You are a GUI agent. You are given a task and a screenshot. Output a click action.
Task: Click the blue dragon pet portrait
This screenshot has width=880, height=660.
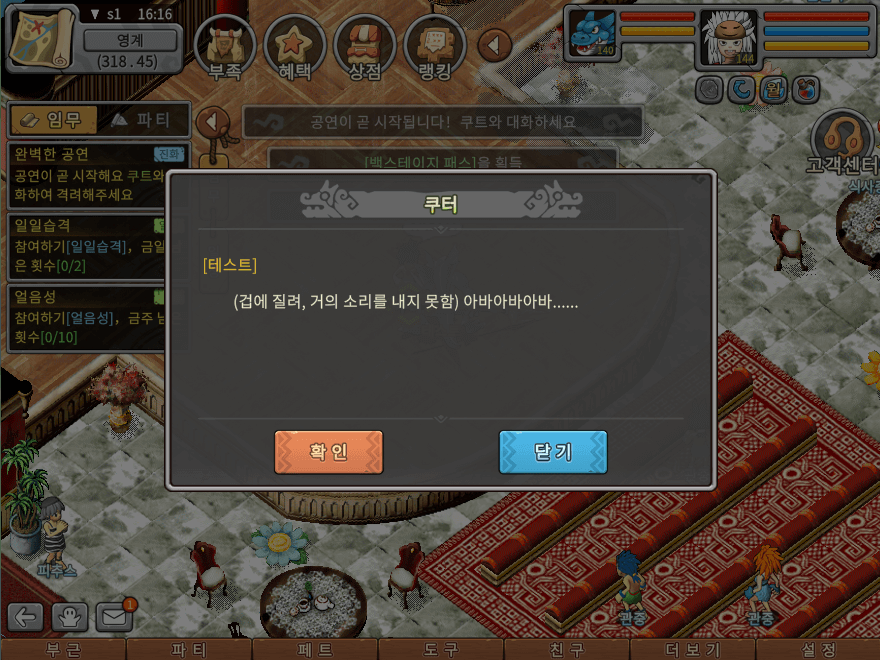(590, 35)
